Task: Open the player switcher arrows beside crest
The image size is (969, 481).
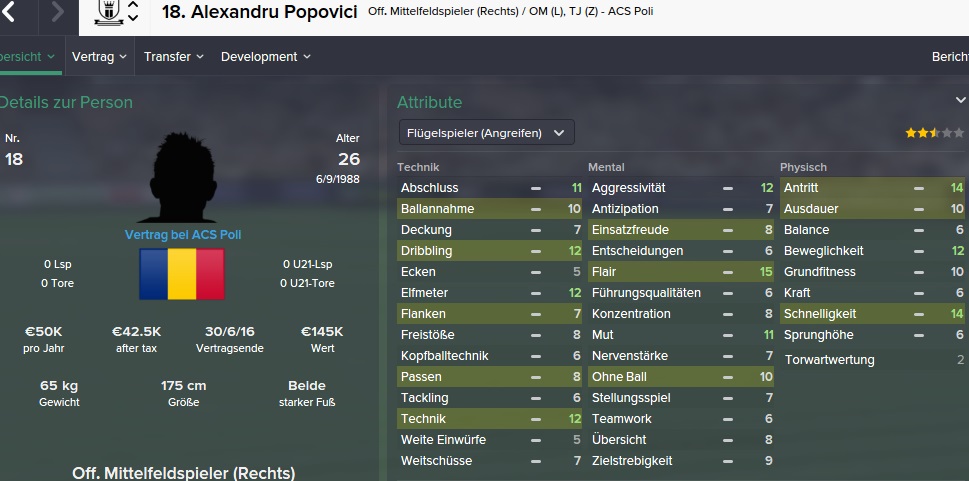Action: point(133,13)
